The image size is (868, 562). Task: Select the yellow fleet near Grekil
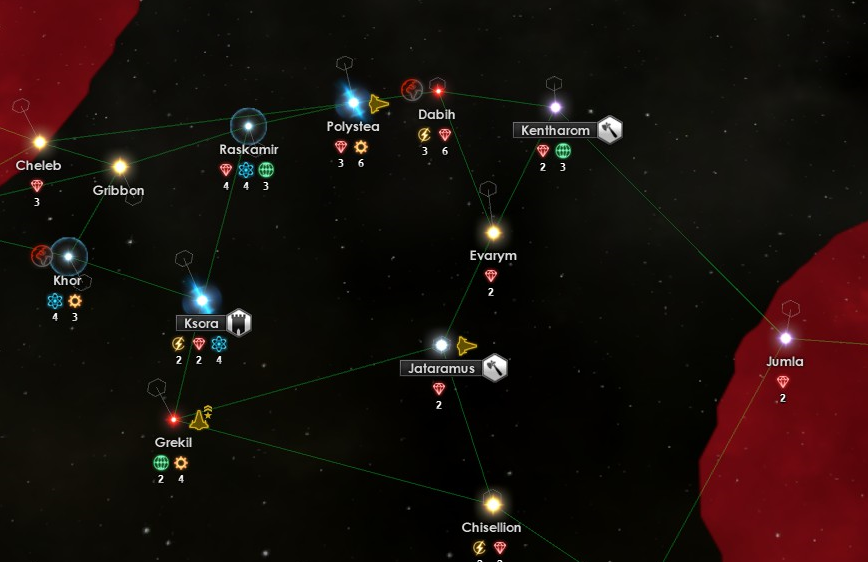pyautogui.click(x=200, y=419)
